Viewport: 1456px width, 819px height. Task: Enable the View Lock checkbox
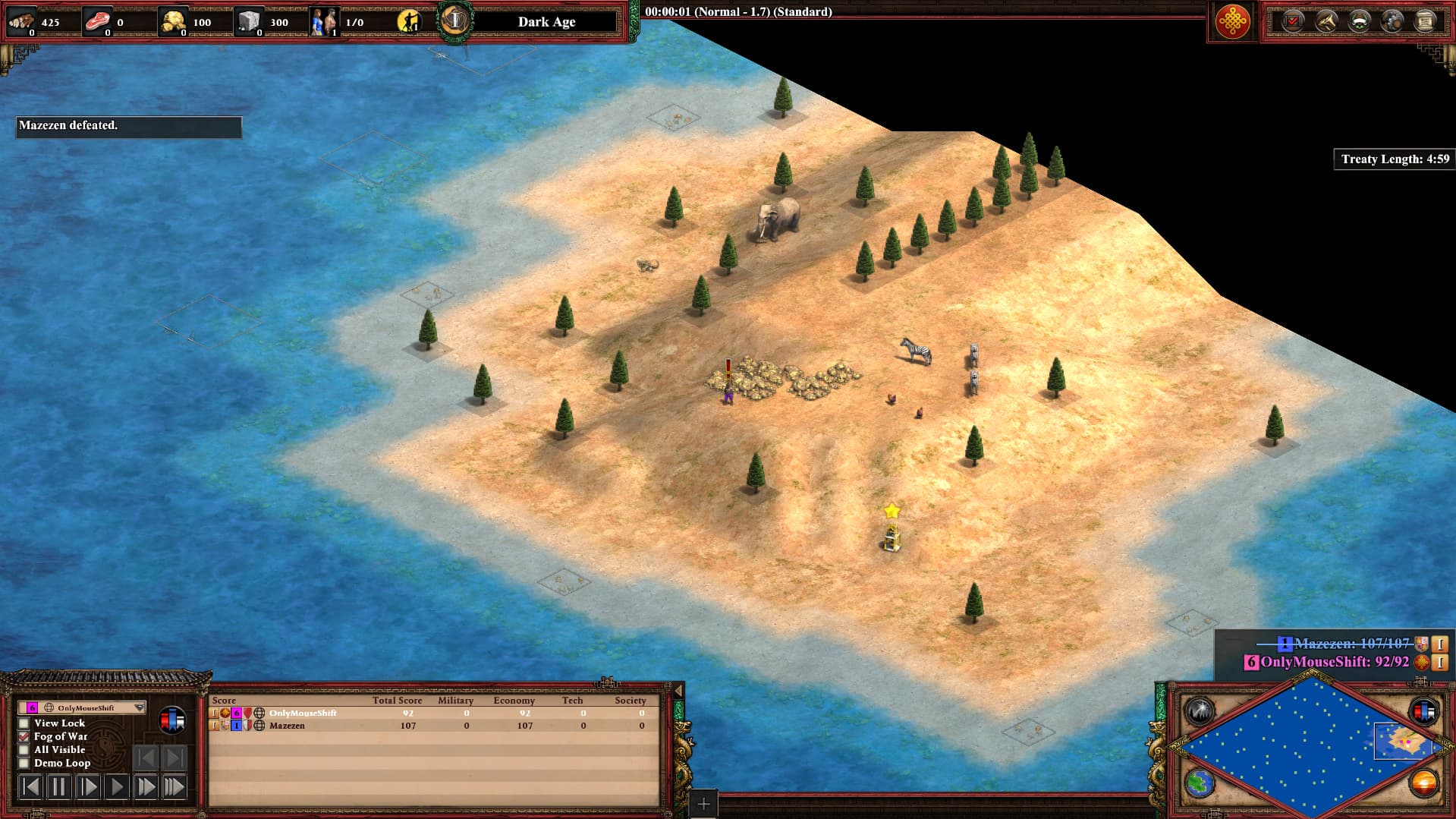point(24,723)
